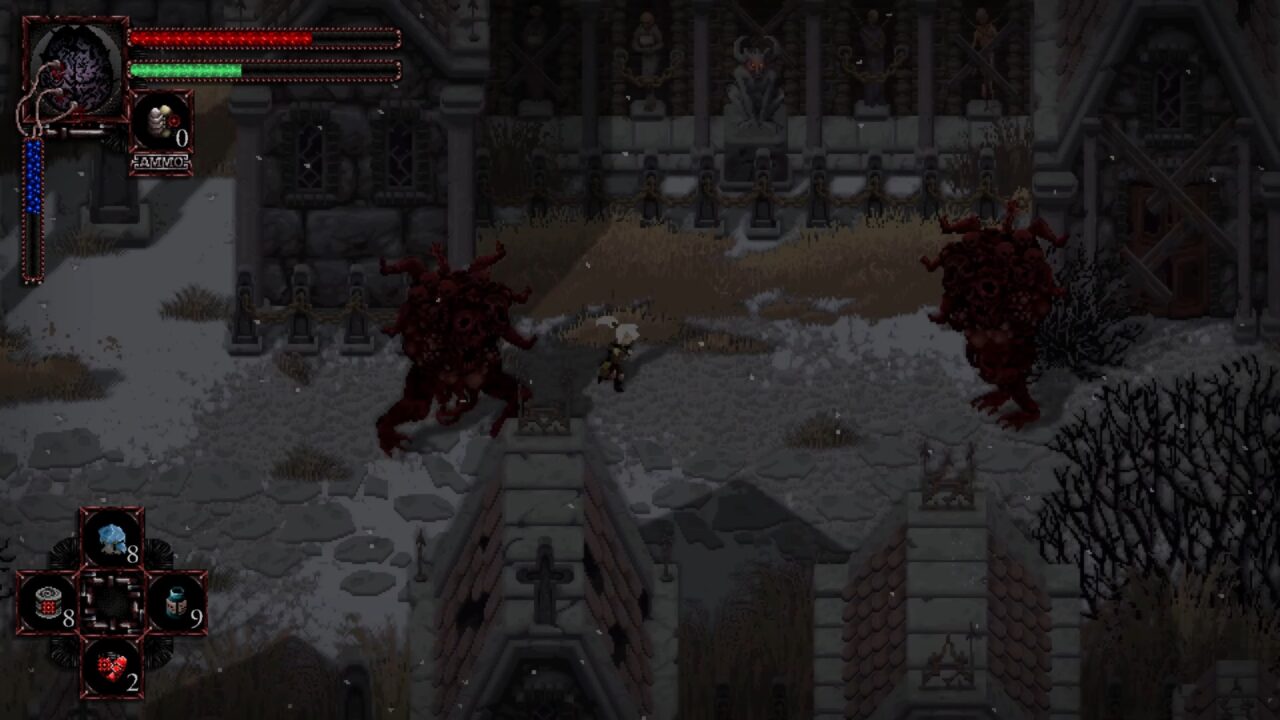The width and height of the screenshot is (1280, 720).
Task: Activate the red heart item slot
Action: pyautogui.click(x=112, y=667)
